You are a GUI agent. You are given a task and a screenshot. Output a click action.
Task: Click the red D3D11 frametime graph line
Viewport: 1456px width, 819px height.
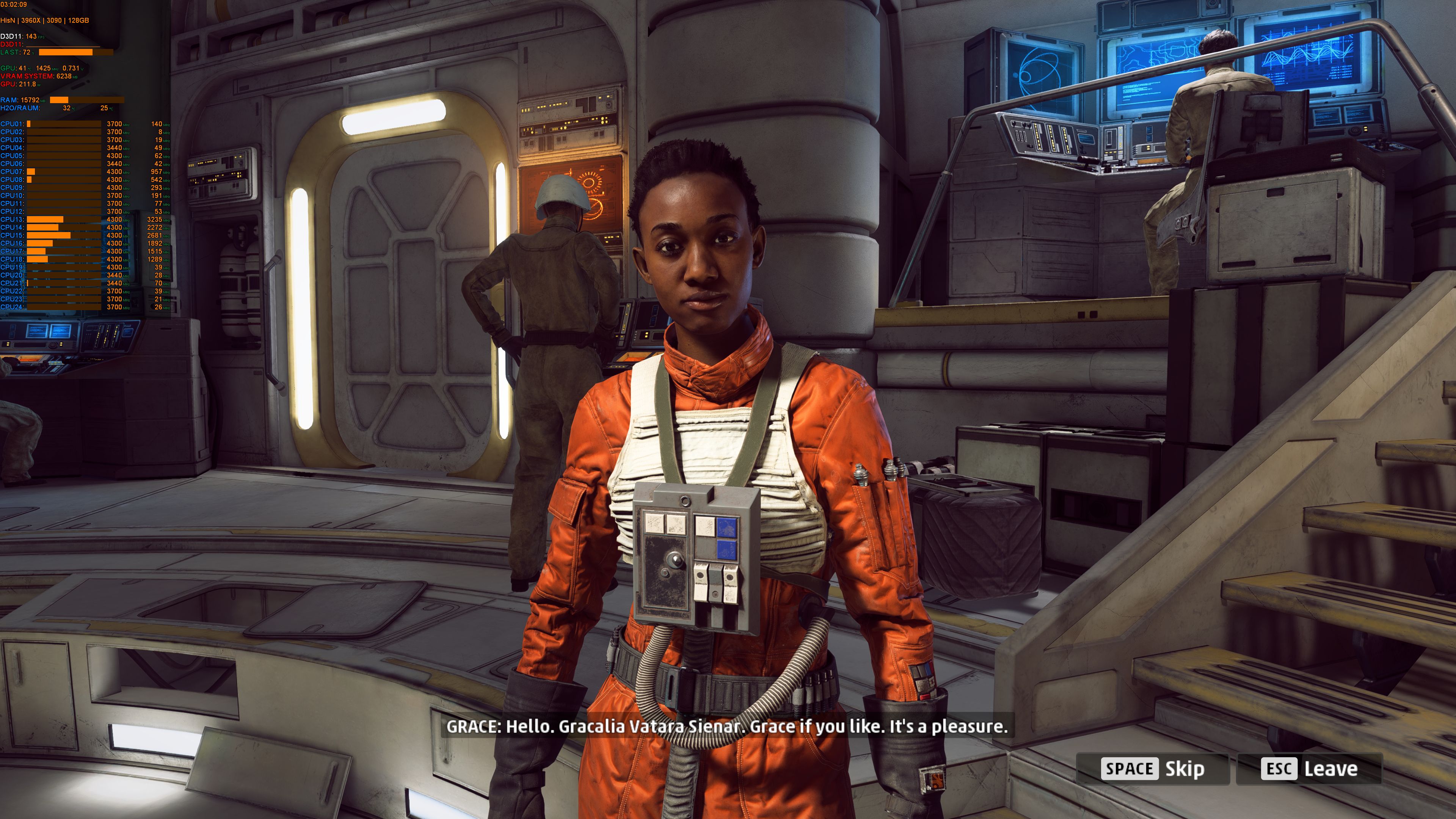point(62,47)
